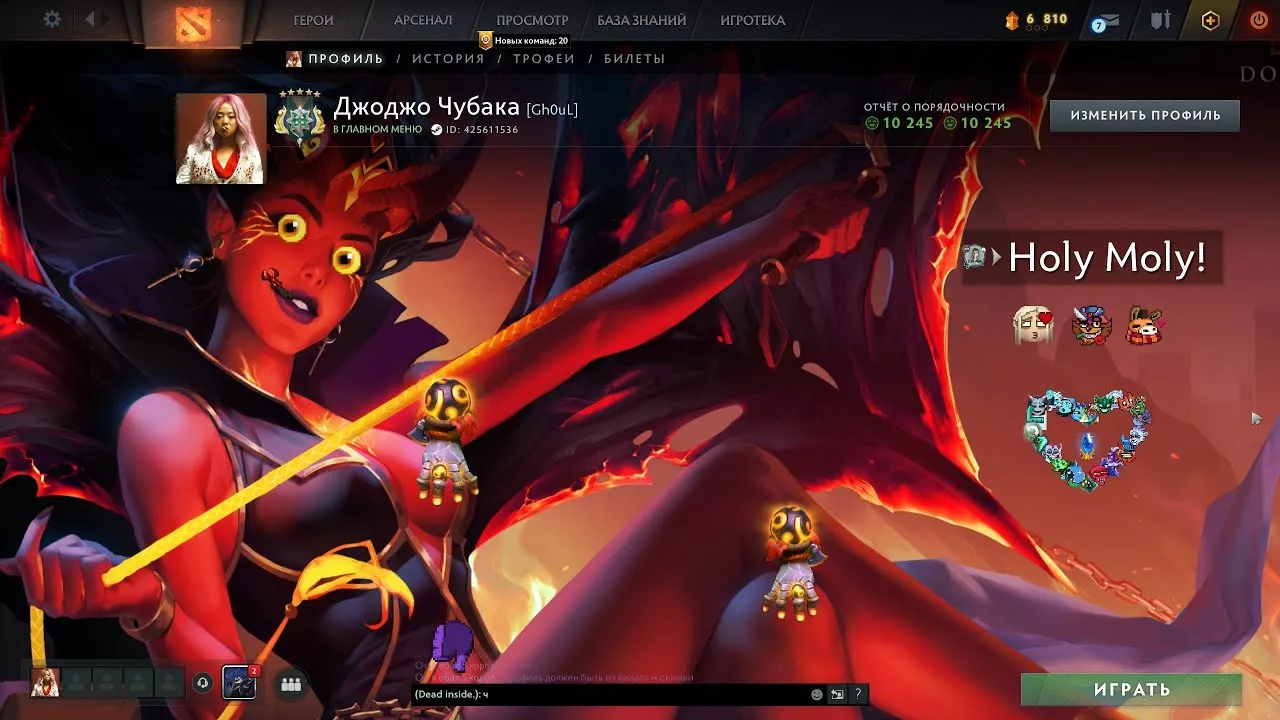Click the ИЗМЕНИТЬ ПРОФИЛЬ button
Image resolution: width=1280 pixels, height=720 pixels.
[x=1144, y=115]
